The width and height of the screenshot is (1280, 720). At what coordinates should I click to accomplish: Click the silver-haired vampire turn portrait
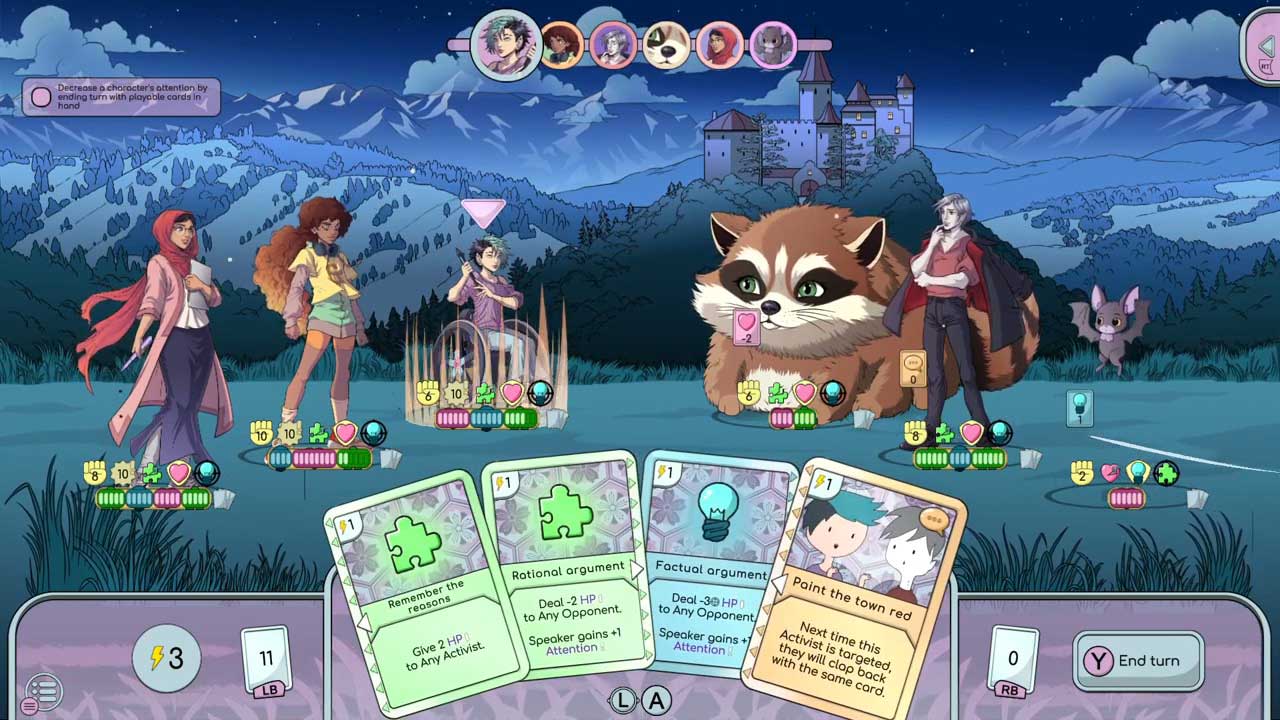click(x=613, y=46)
